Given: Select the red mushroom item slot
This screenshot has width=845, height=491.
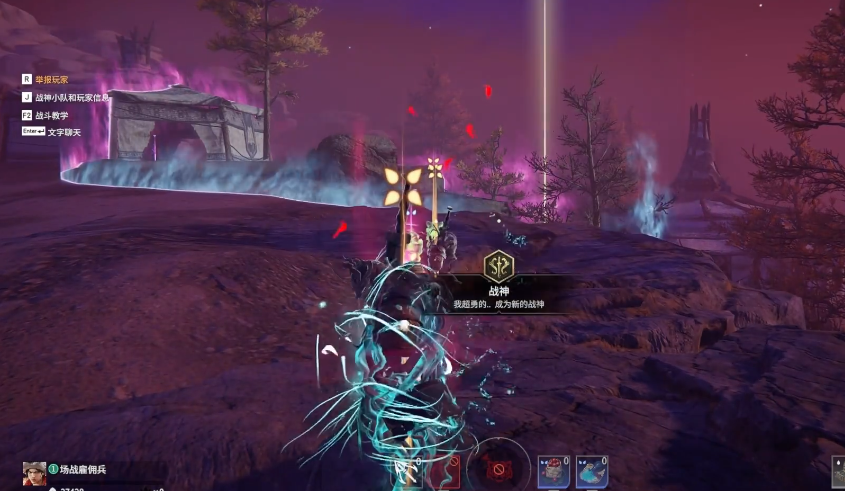Looking at the screenshot, I should click(x=554, y=471).
